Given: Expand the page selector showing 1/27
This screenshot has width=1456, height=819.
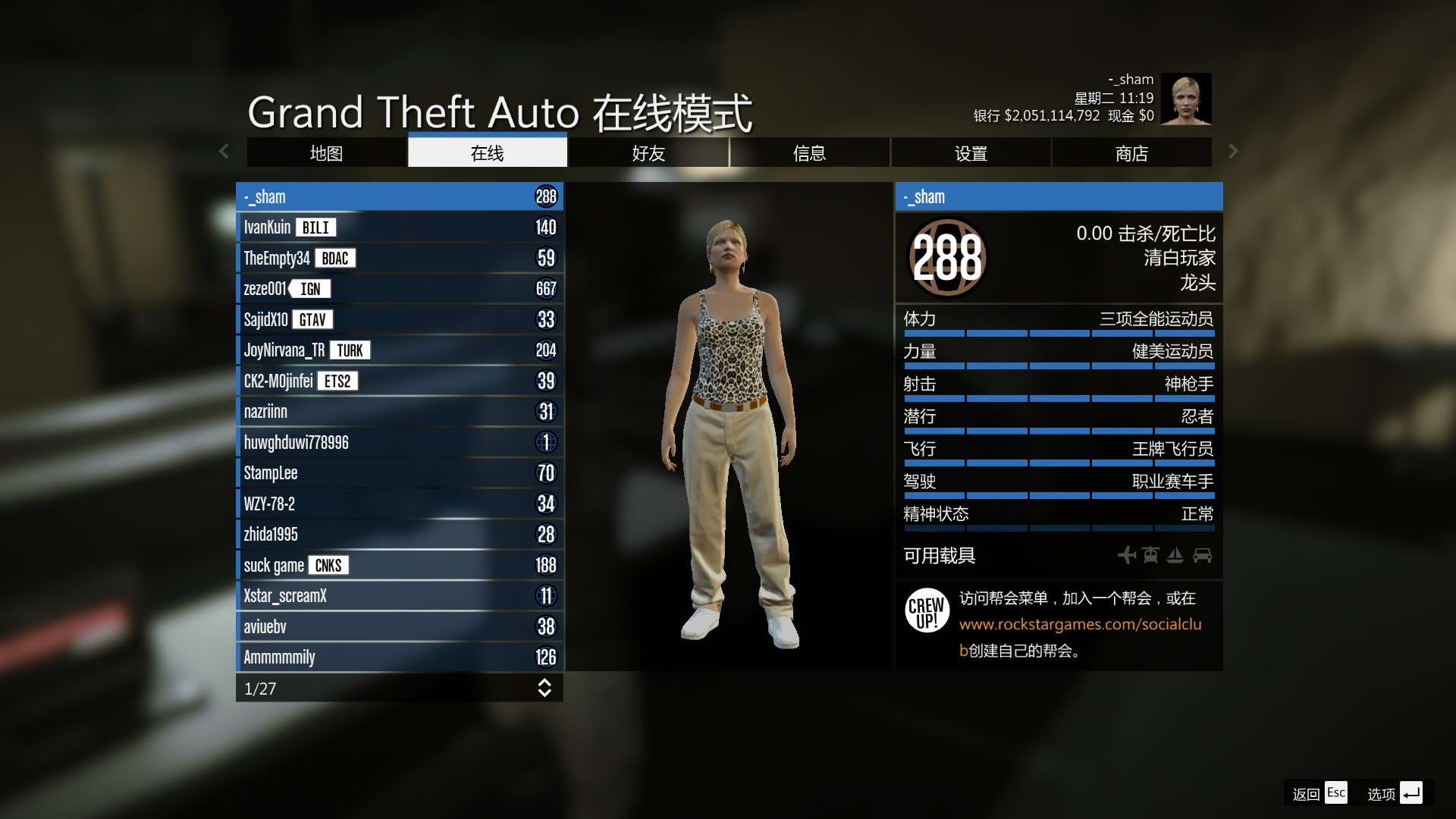Looking at the screenshot, I should pyautogui.click(x=544, y=689).
